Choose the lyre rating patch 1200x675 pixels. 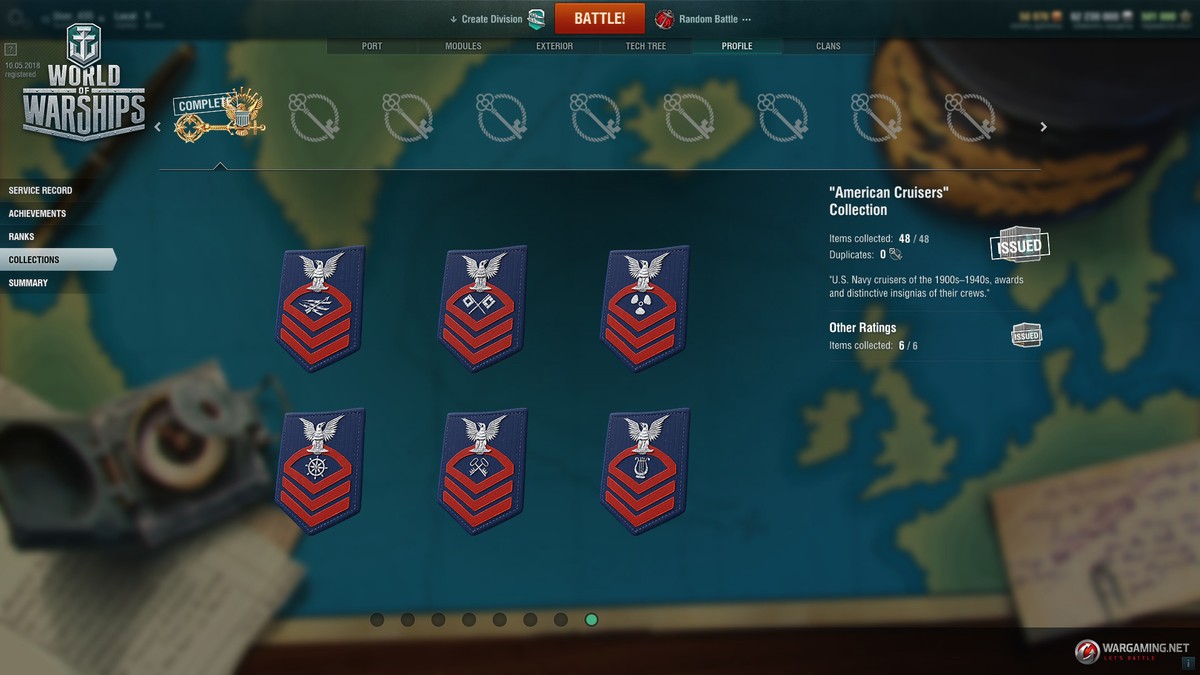click(645, 470)
